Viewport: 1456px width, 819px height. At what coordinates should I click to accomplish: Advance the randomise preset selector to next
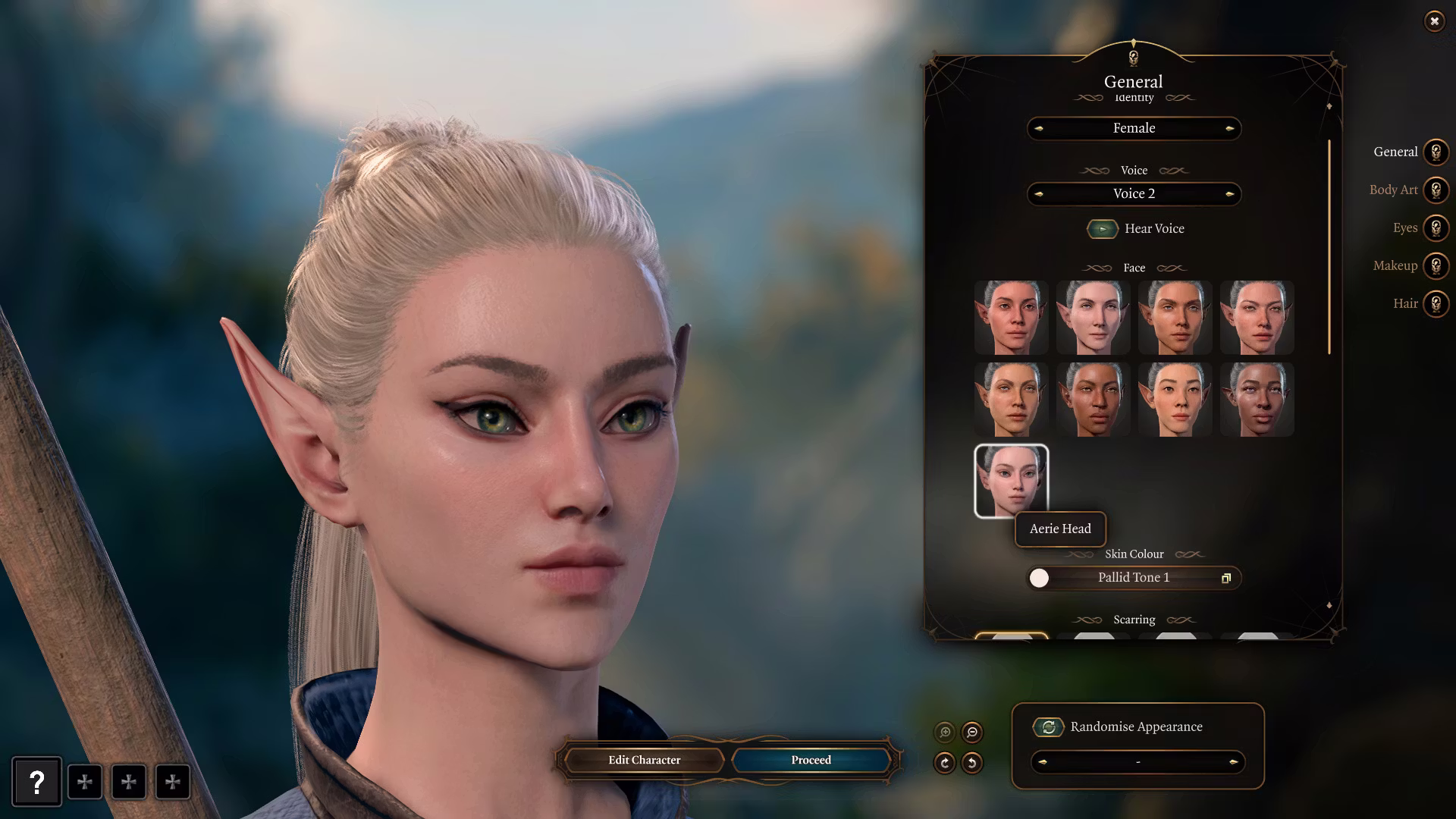pos(1233,762)
